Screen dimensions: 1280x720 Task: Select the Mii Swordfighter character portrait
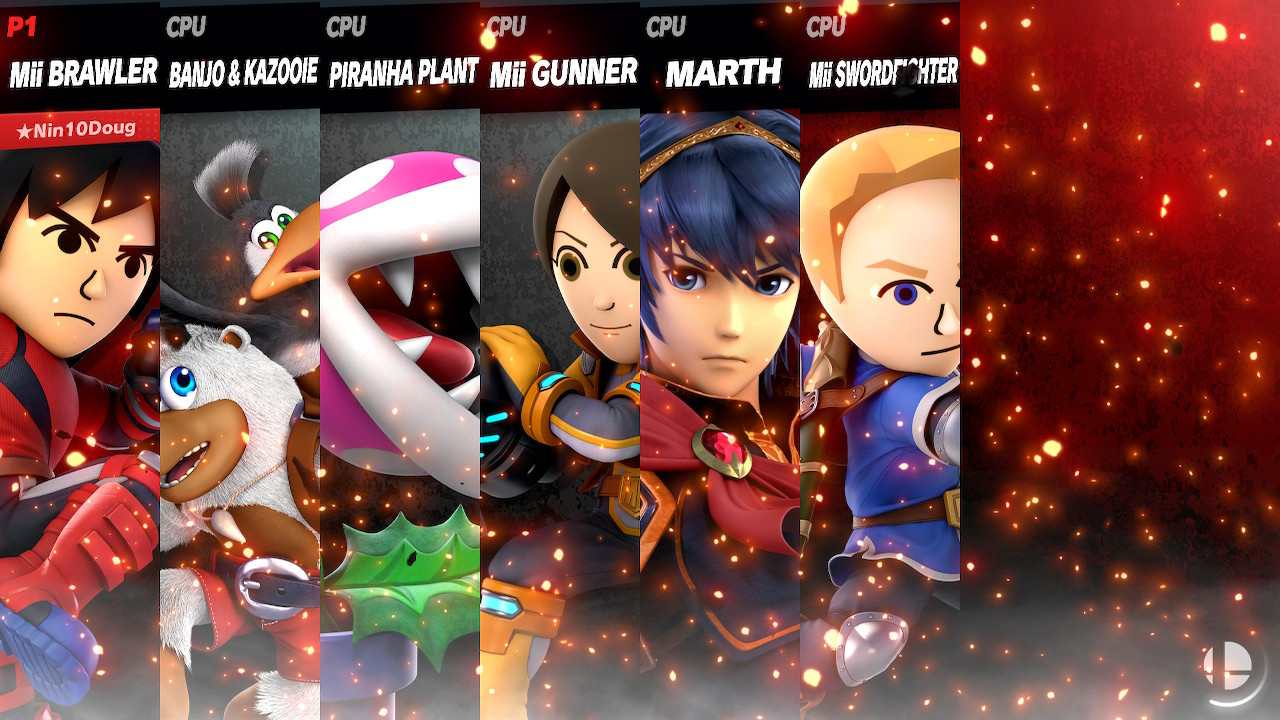[x=878, y=400]
